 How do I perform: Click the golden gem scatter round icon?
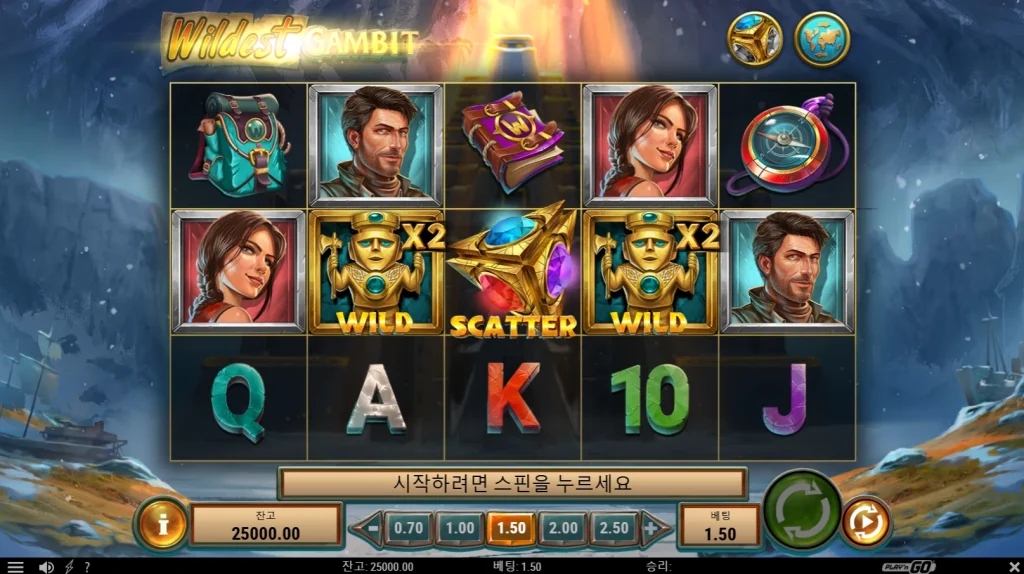(x=754, y=40)
